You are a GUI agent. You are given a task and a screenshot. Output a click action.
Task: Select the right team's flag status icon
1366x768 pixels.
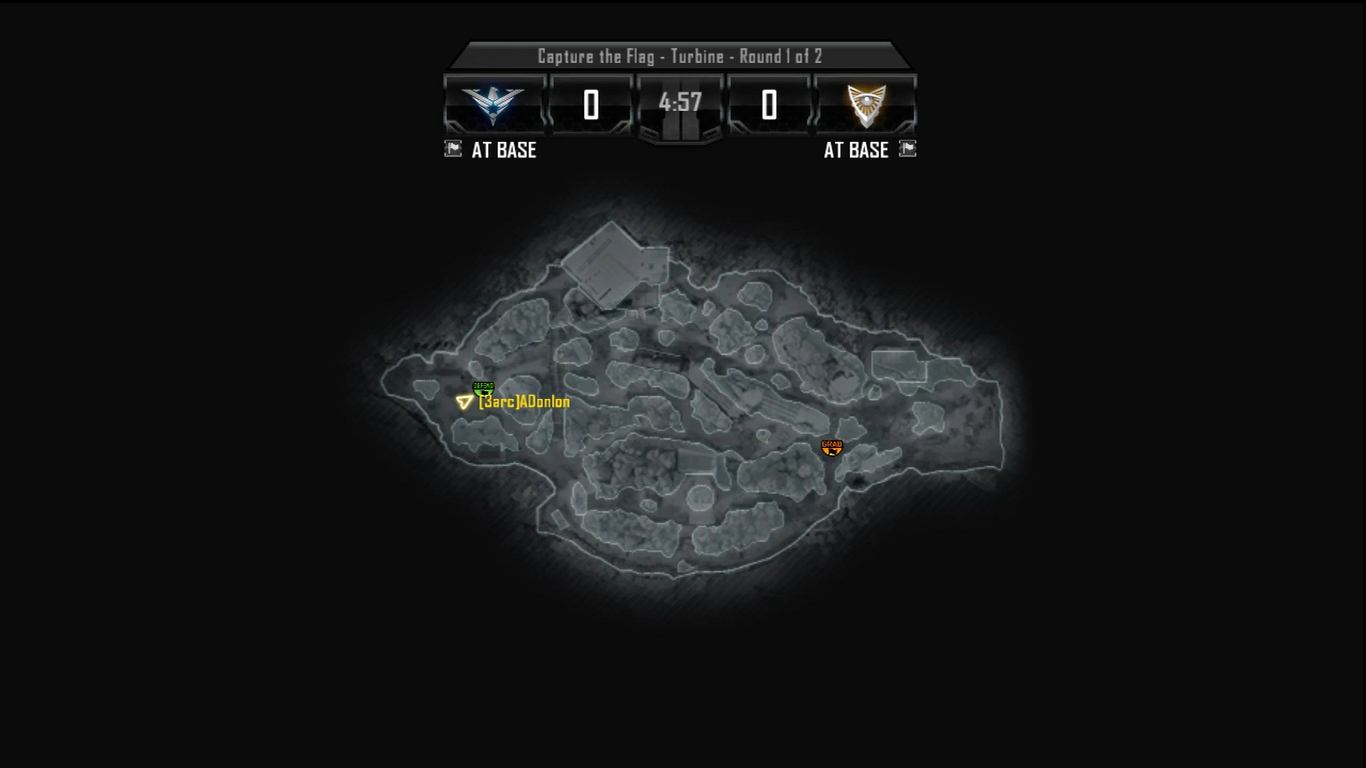[x=907, y=149]
